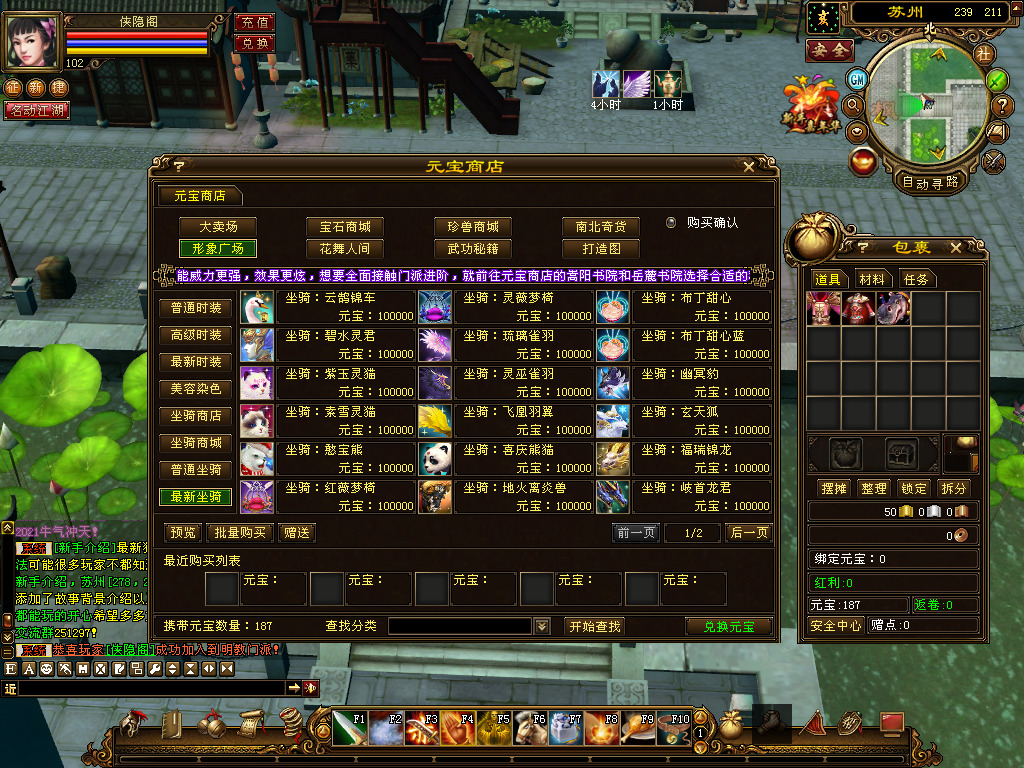The image size is (1024, 768).
Task: Open the 珍兽商城 category
Action: coord(472,227)
